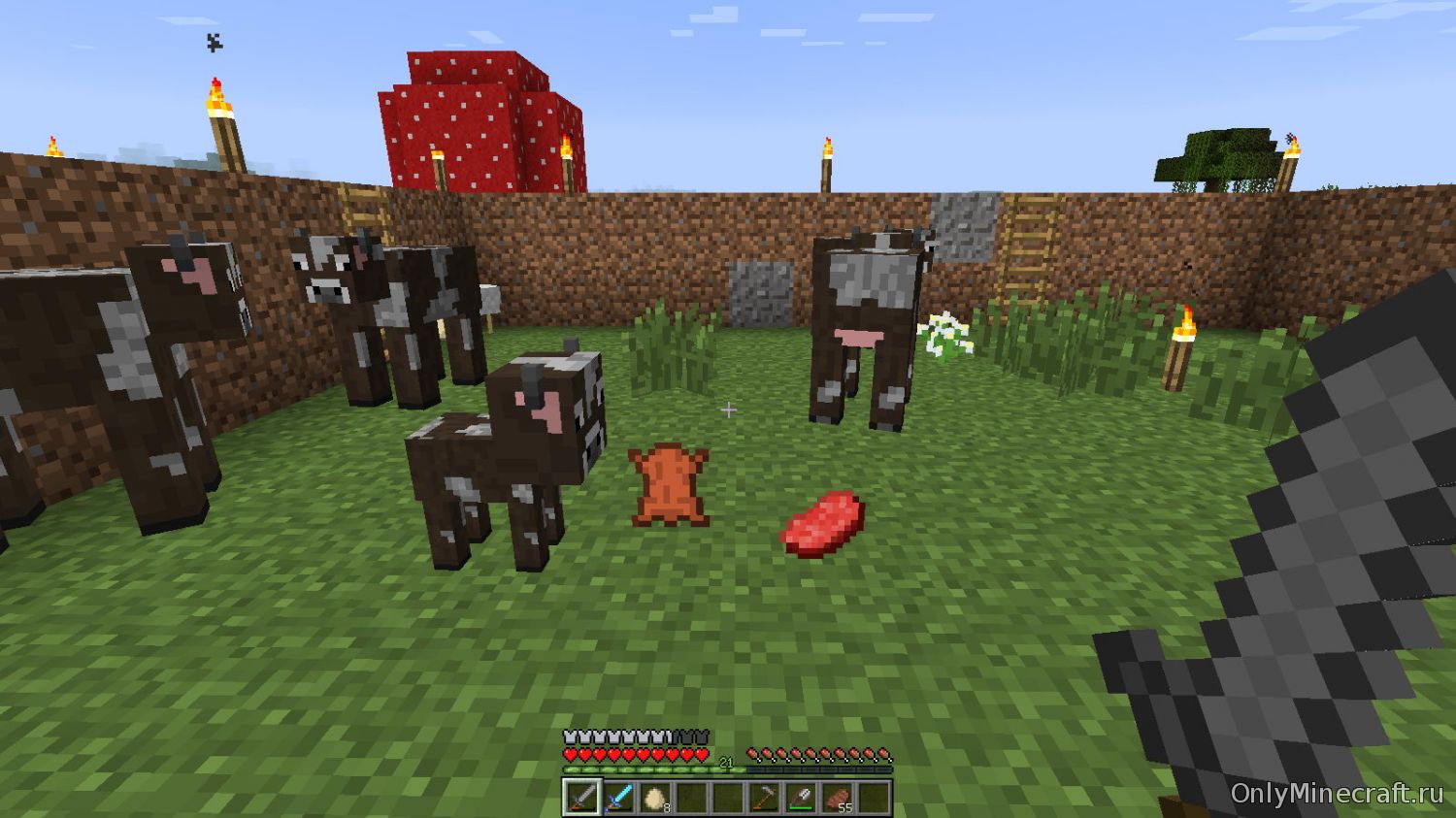Select the diamond sword hotbar slot
Screen dimensions: 1456x818
point(618,798)
